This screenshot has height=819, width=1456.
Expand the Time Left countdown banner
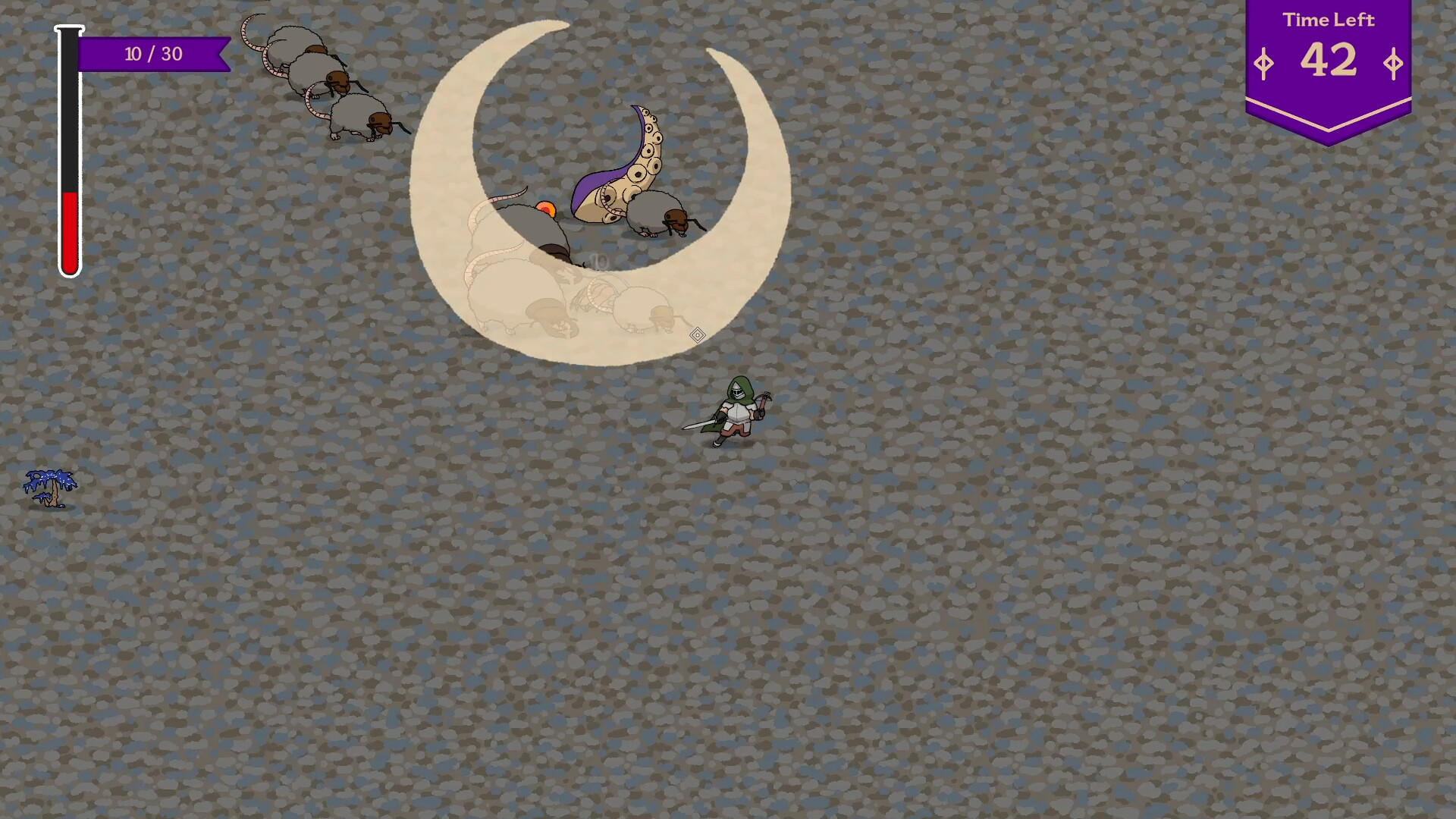point(1329,61)
